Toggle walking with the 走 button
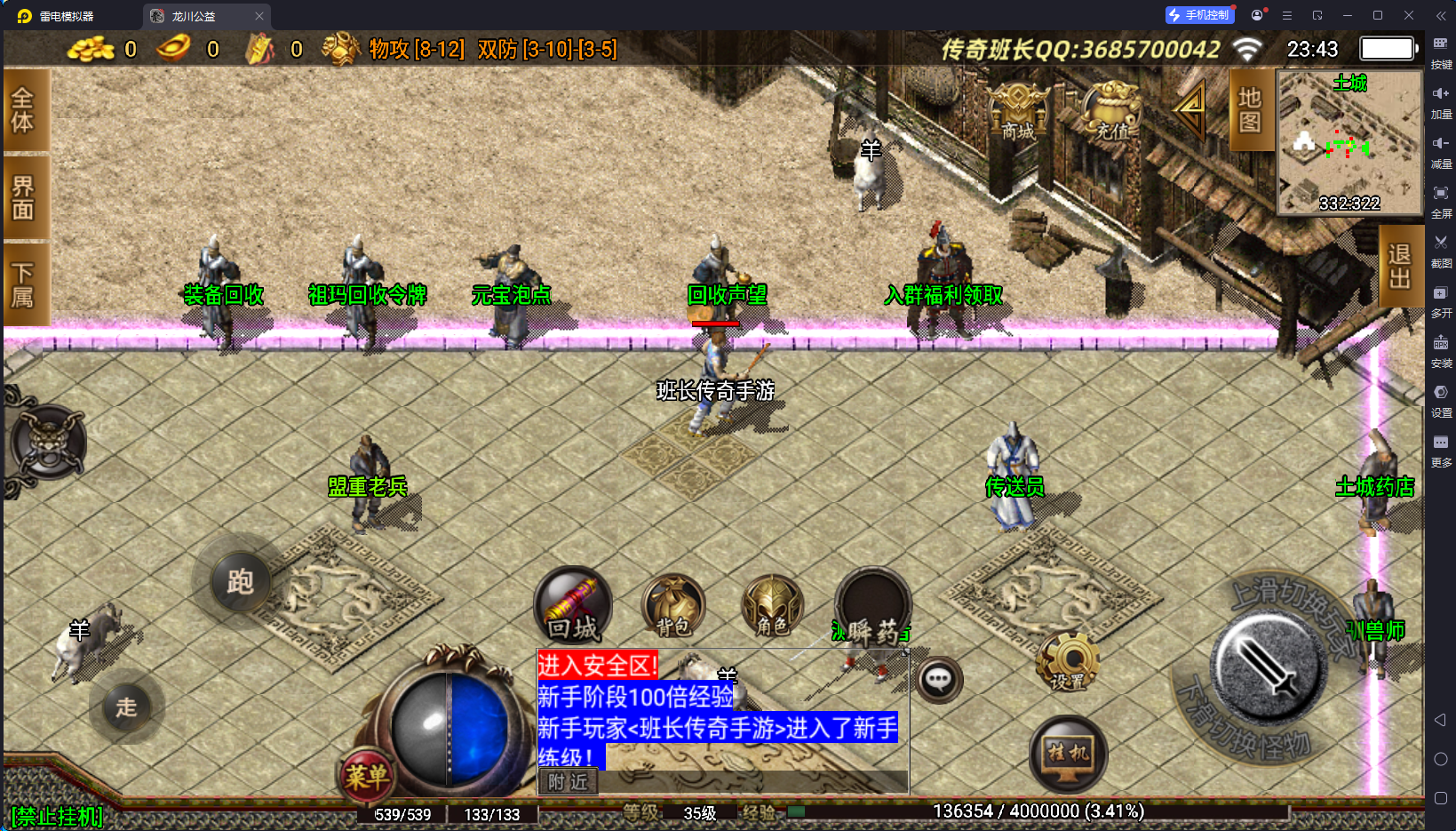This screenshot has width=1456, height=831. 127,707
